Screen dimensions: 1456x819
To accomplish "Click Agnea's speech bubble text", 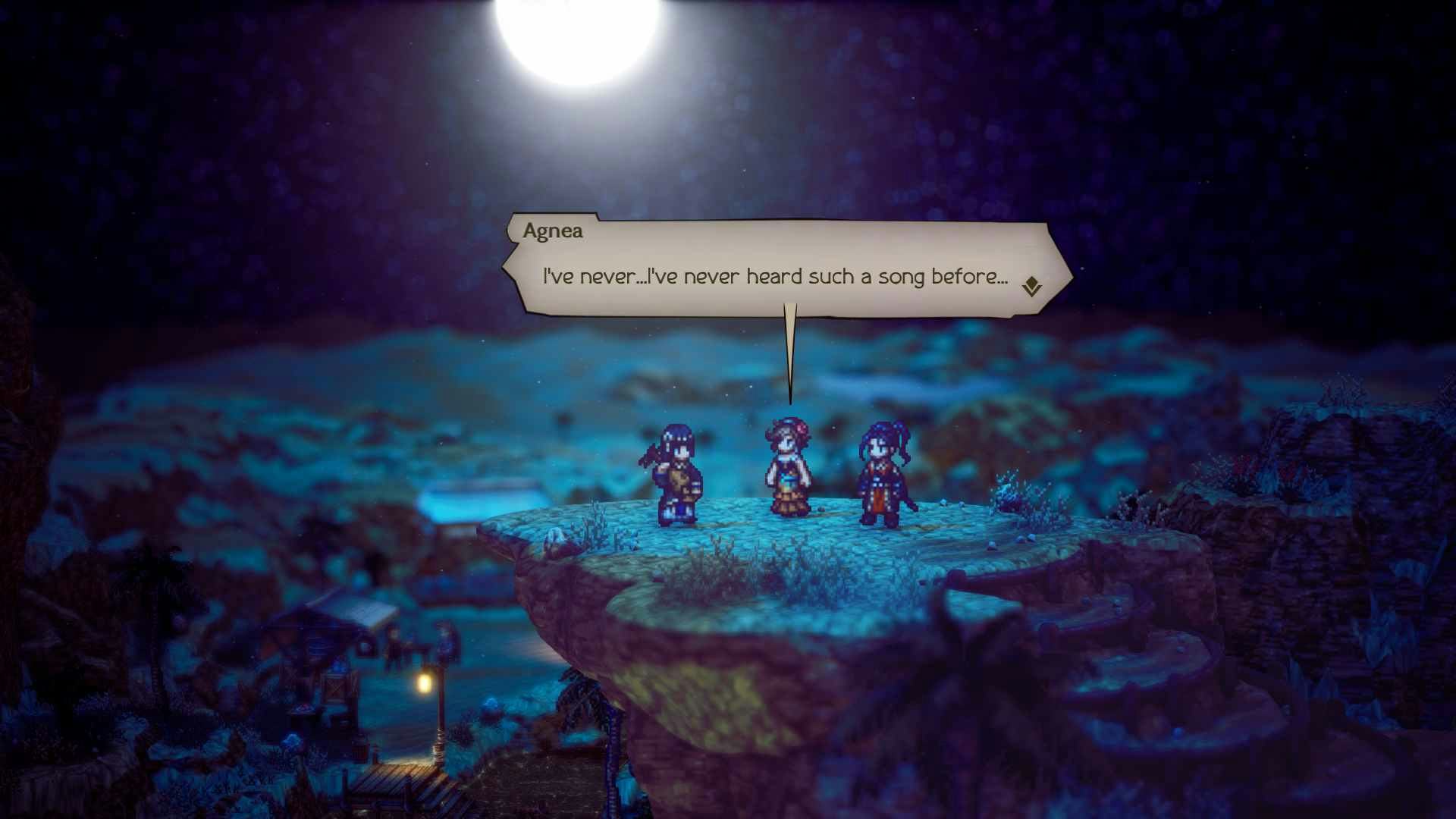I will coord(775,277).
